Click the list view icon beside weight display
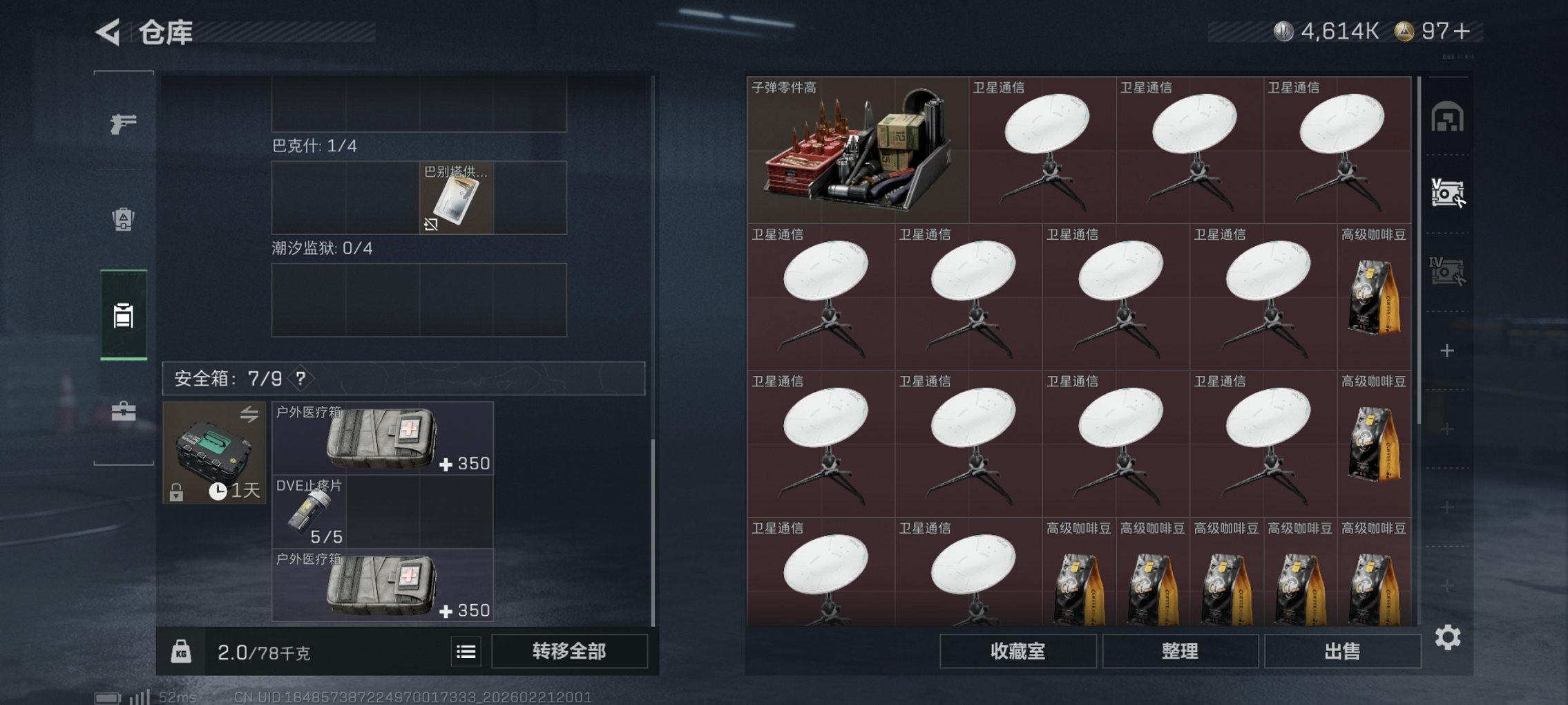The image size is (1568, 705). click(x=468, y=652)
